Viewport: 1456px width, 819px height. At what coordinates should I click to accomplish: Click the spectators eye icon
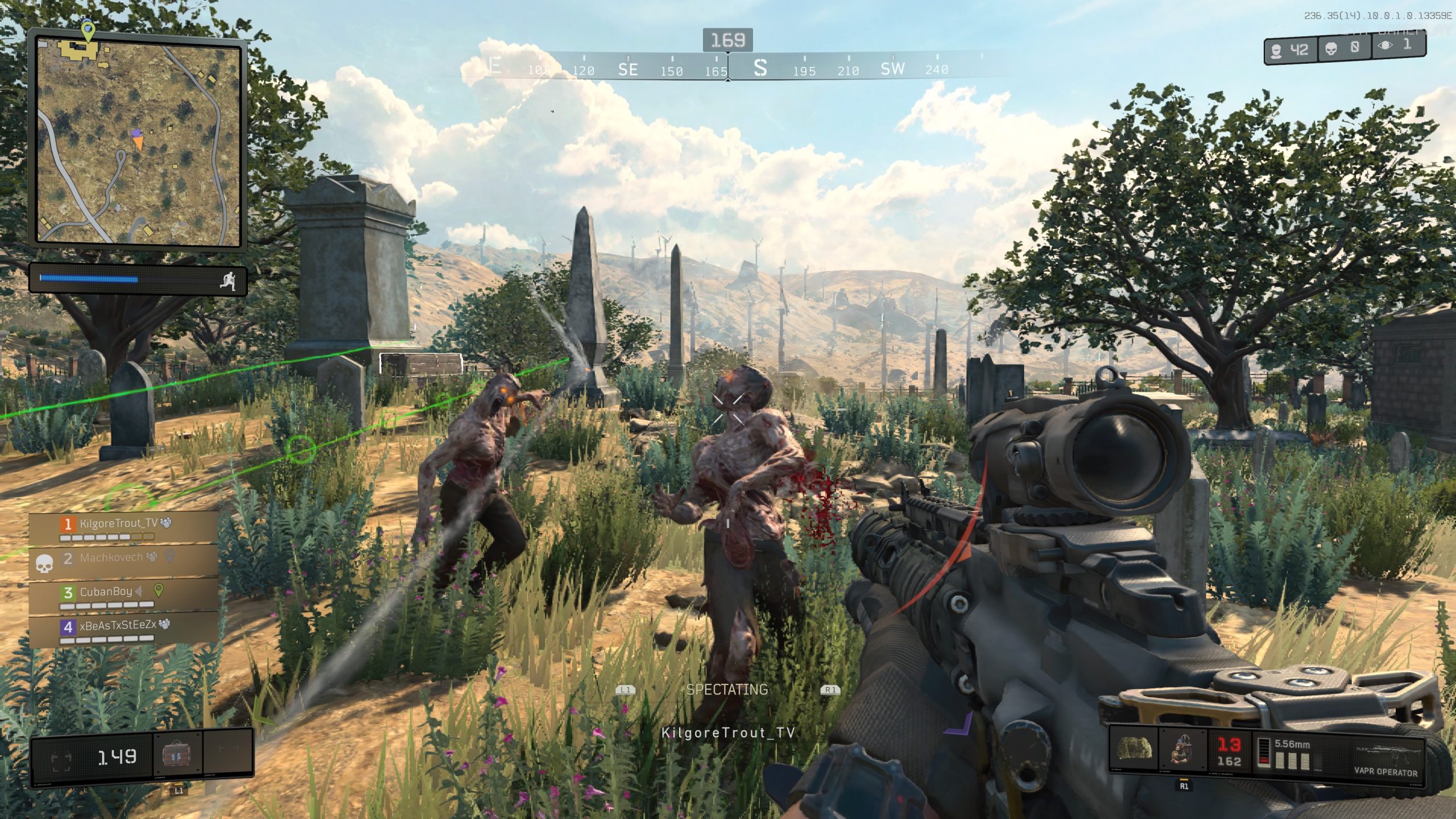1385,45
